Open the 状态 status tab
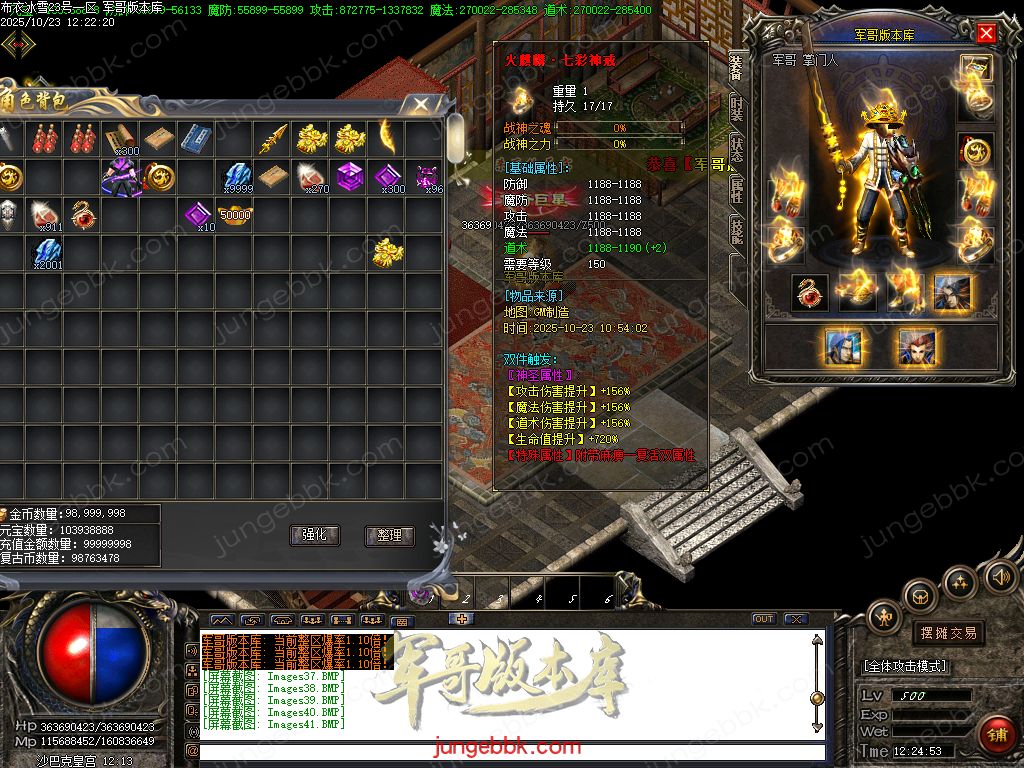Screen dimensions: 1024x768 point(737,148)
